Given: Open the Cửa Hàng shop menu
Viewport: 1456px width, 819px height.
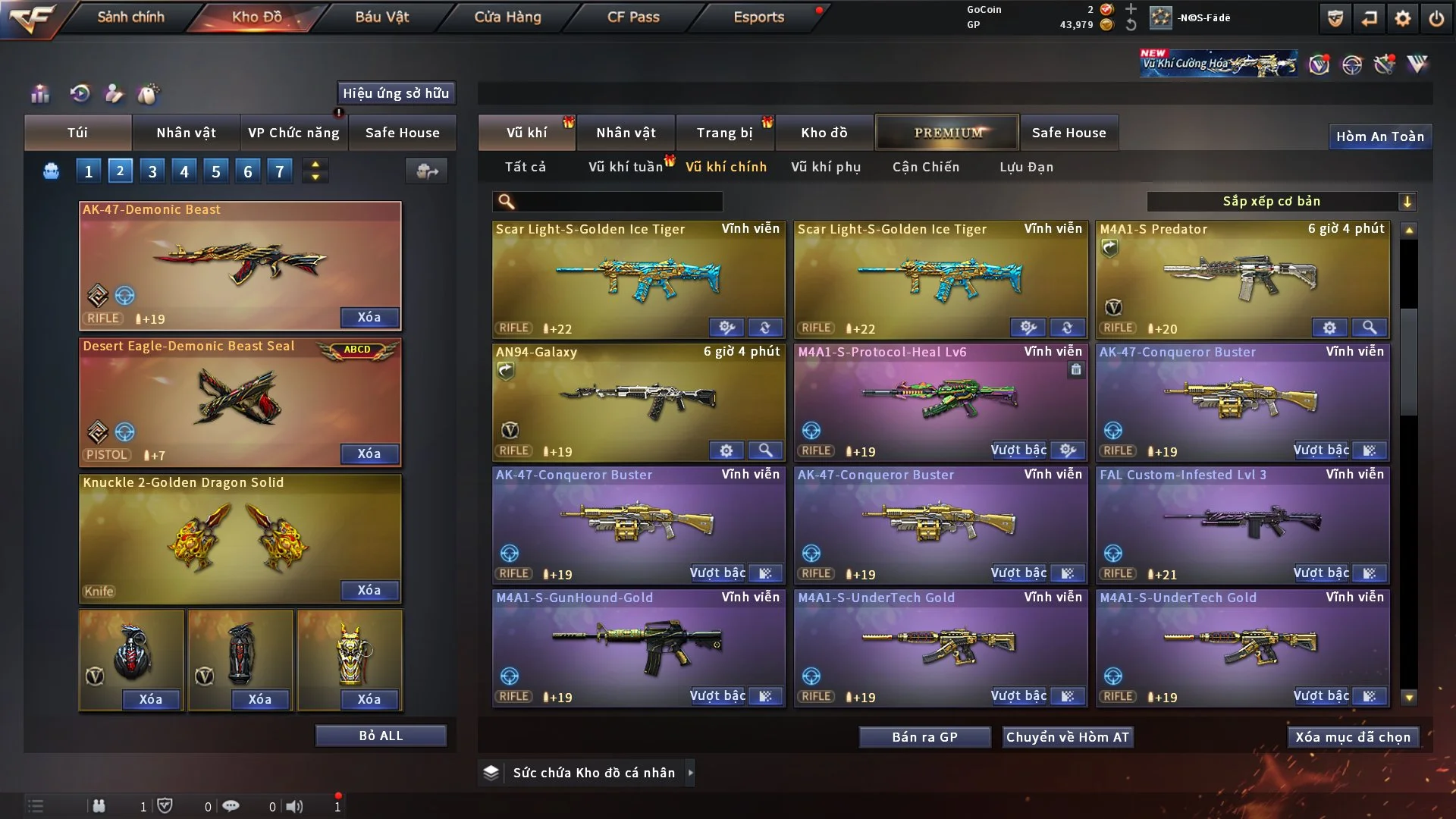Looking at the screenshot, I should [507, 17].
